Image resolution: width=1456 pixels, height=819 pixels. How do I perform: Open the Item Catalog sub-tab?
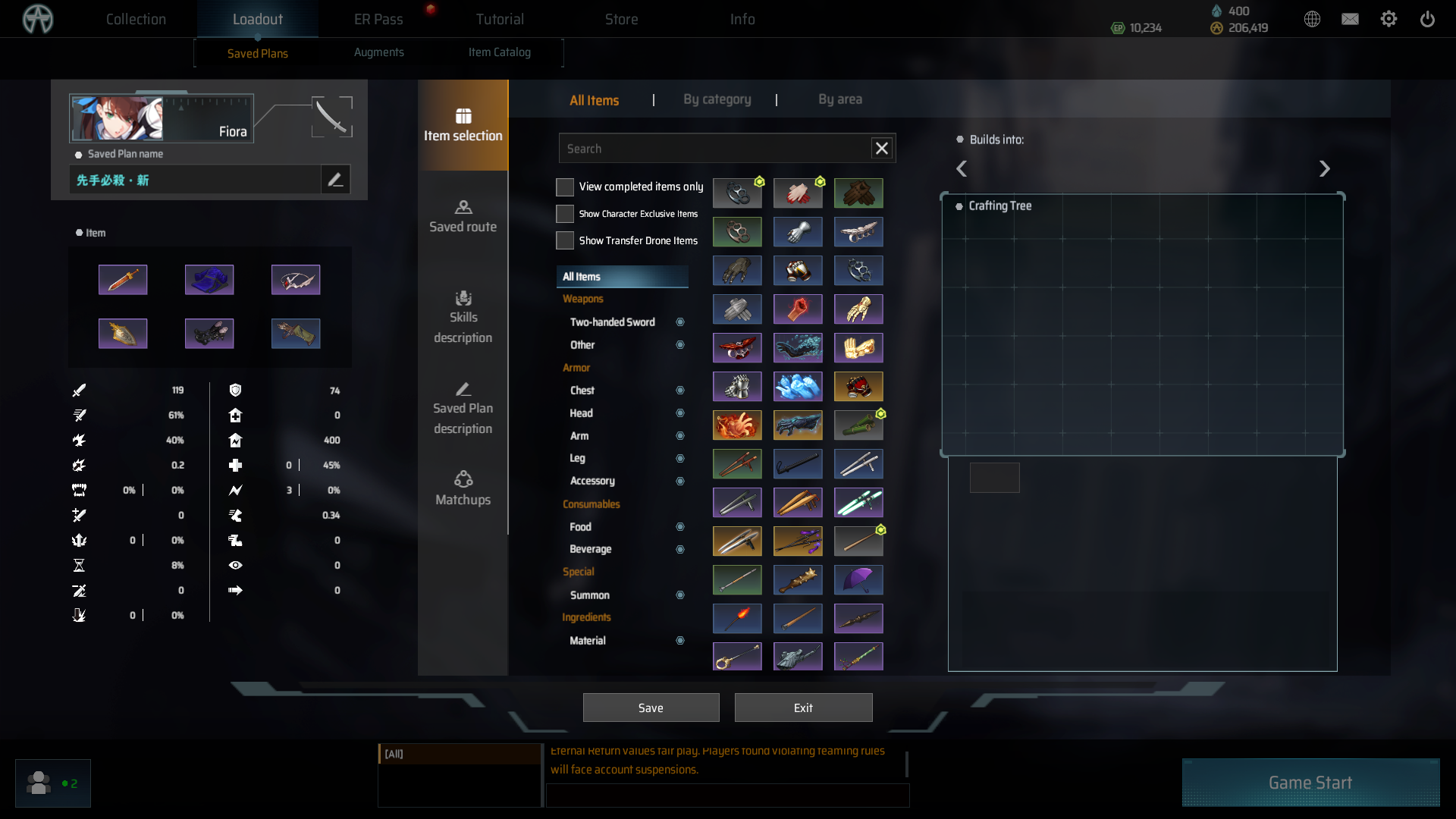pyautogui.click(x=500, y=52)
